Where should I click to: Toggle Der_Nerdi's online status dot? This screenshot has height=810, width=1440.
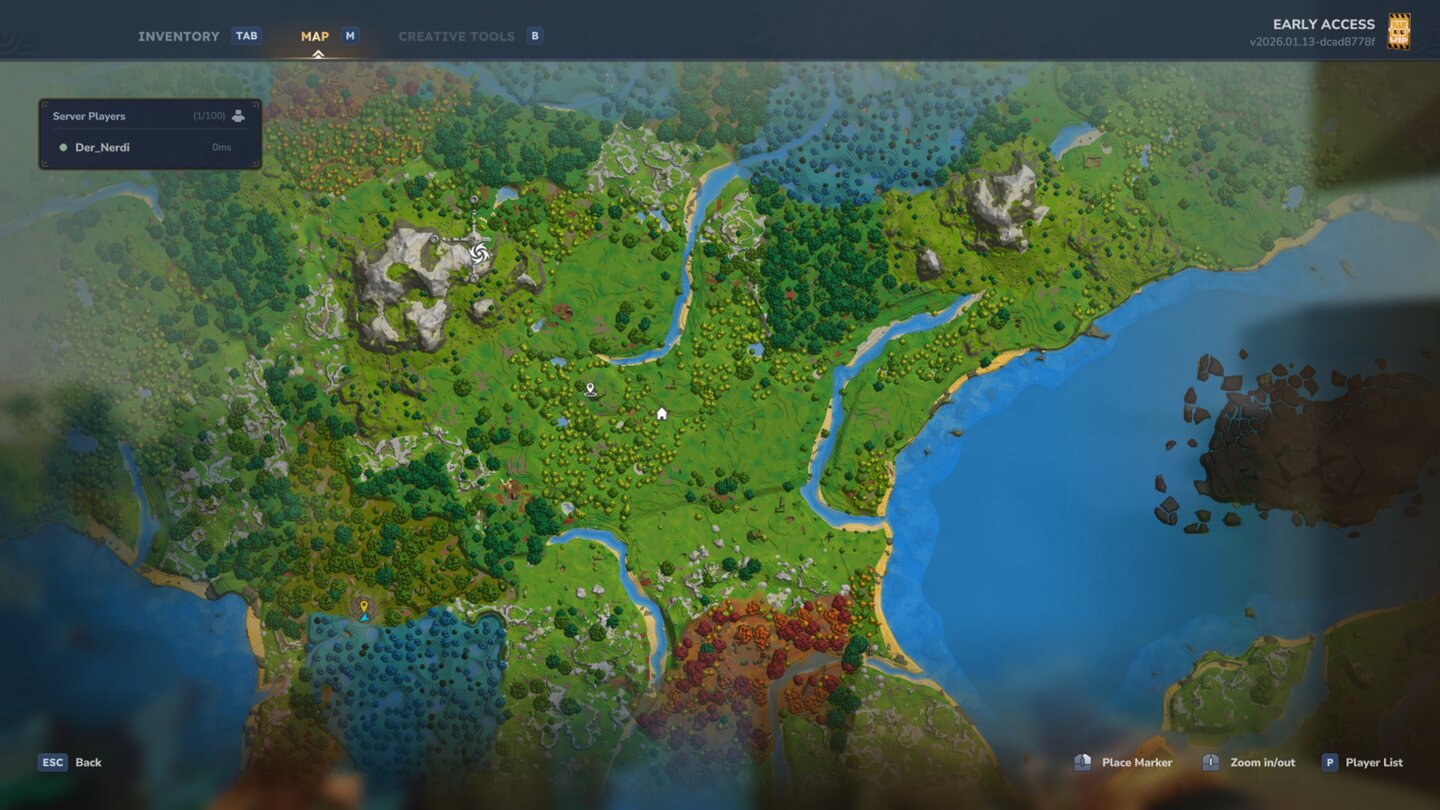(64, 147)
